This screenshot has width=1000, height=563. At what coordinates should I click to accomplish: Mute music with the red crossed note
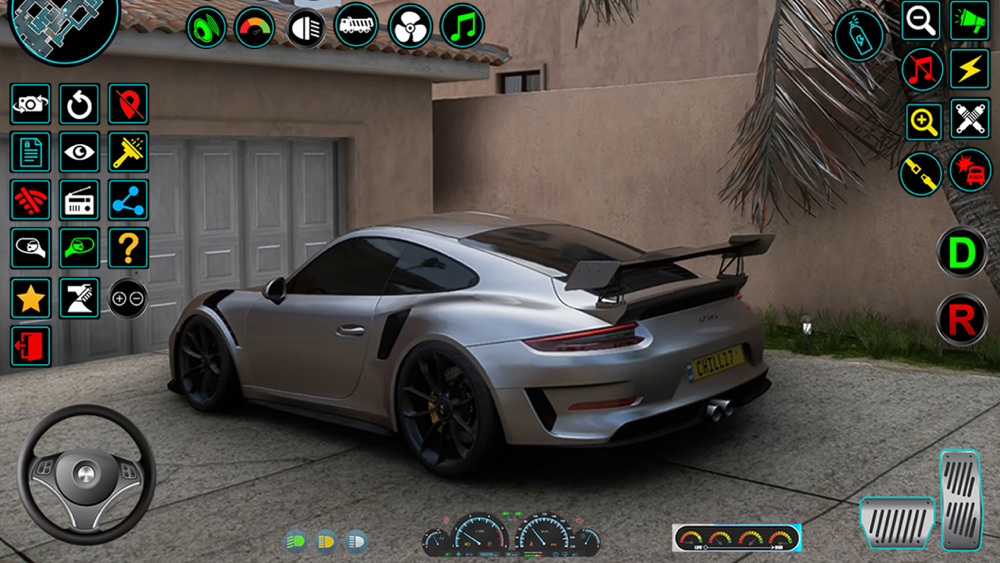coord(922,70)
